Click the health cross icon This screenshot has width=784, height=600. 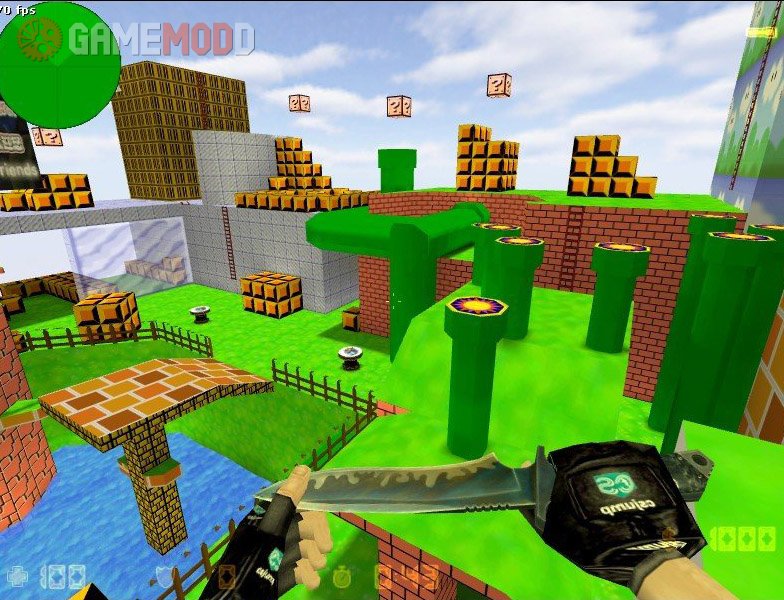click(x=17, y=576)
